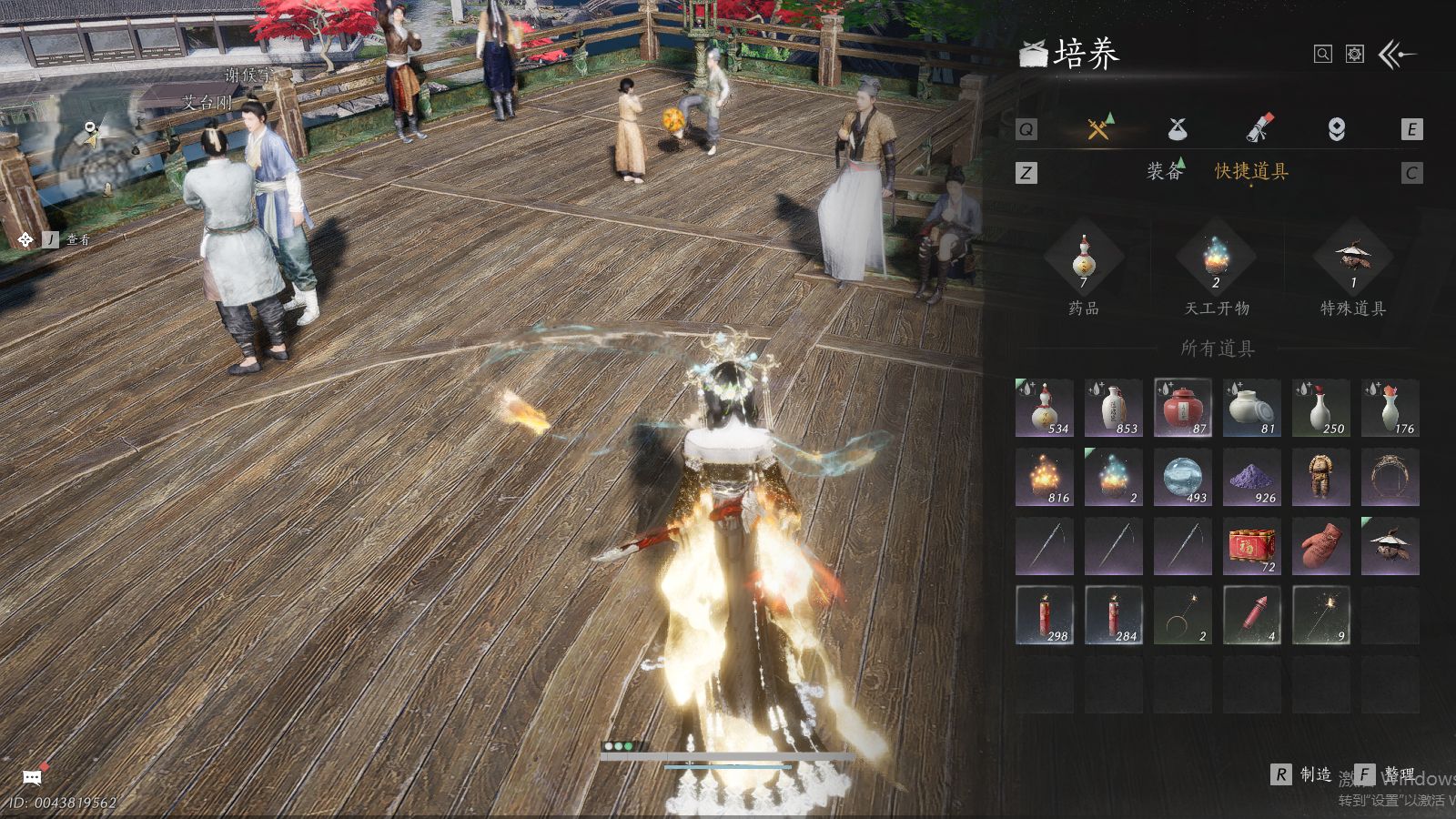This screenshot has height=819, width=1456.
Task: Select the purple powder pile item
Action: (x=1251, y=477)
